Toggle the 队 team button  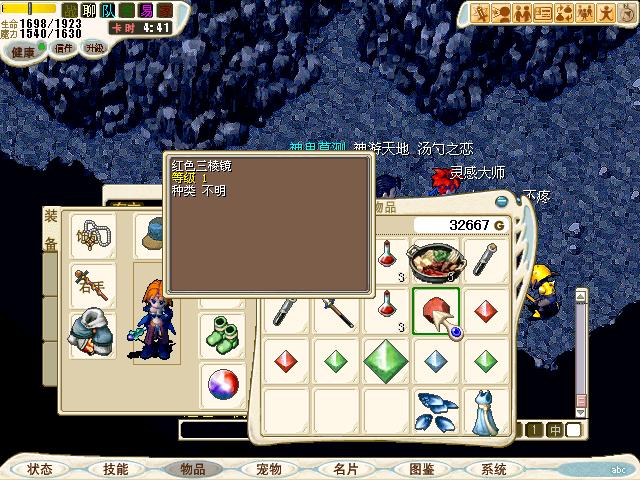pos(109,10)
